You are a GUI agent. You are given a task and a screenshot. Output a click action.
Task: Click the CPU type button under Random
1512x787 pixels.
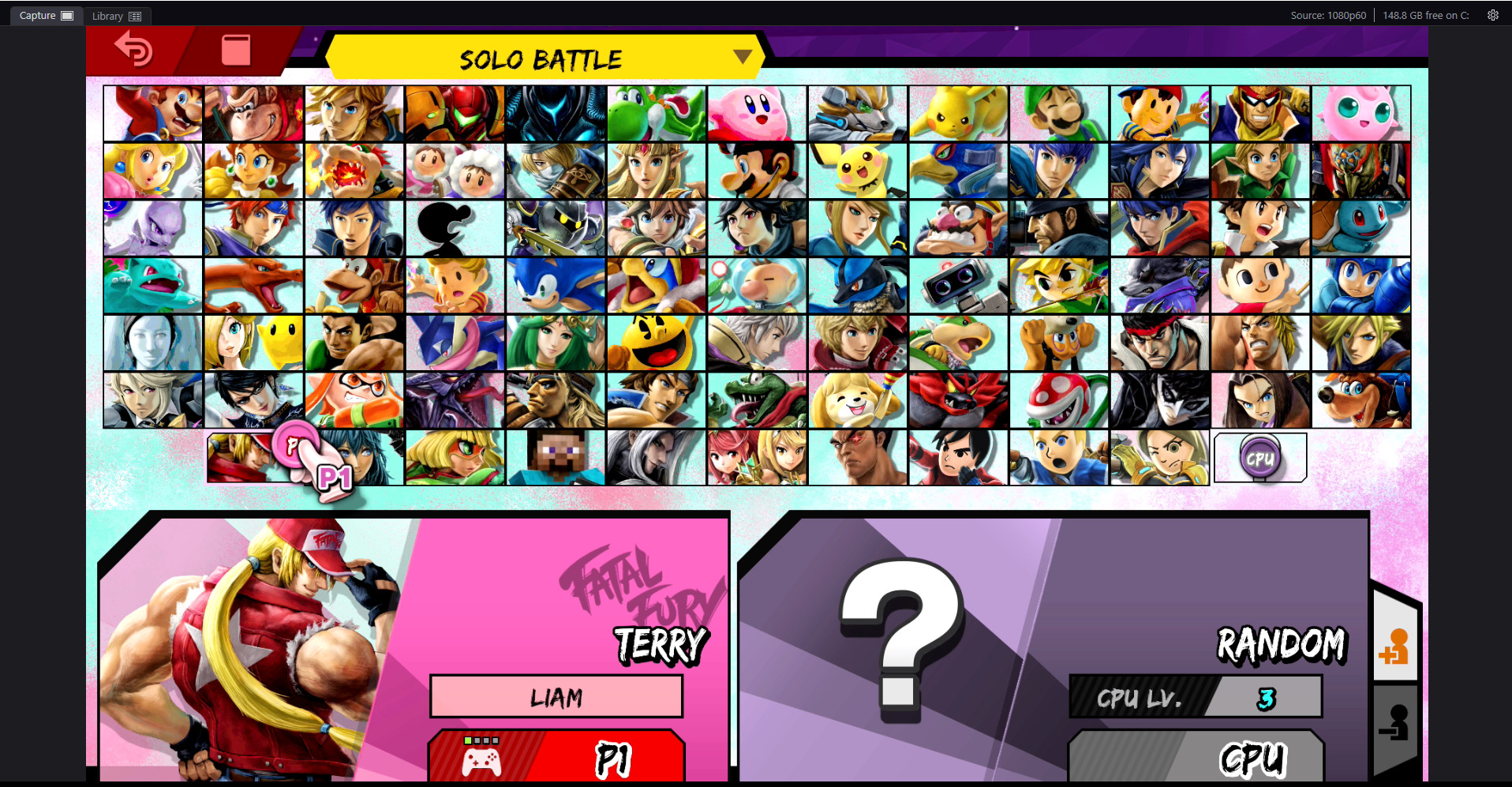click(x=1194, y=758)
